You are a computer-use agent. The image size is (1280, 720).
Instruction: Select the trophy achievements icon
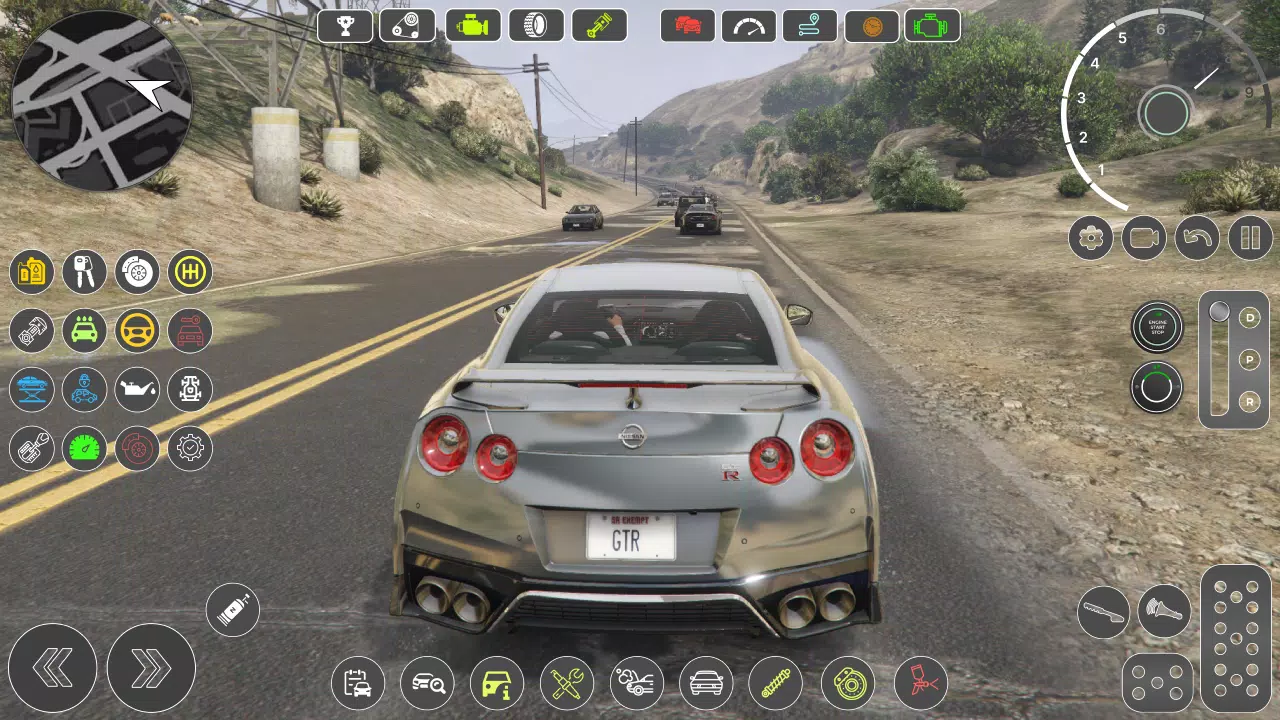[x=345, y=25]
